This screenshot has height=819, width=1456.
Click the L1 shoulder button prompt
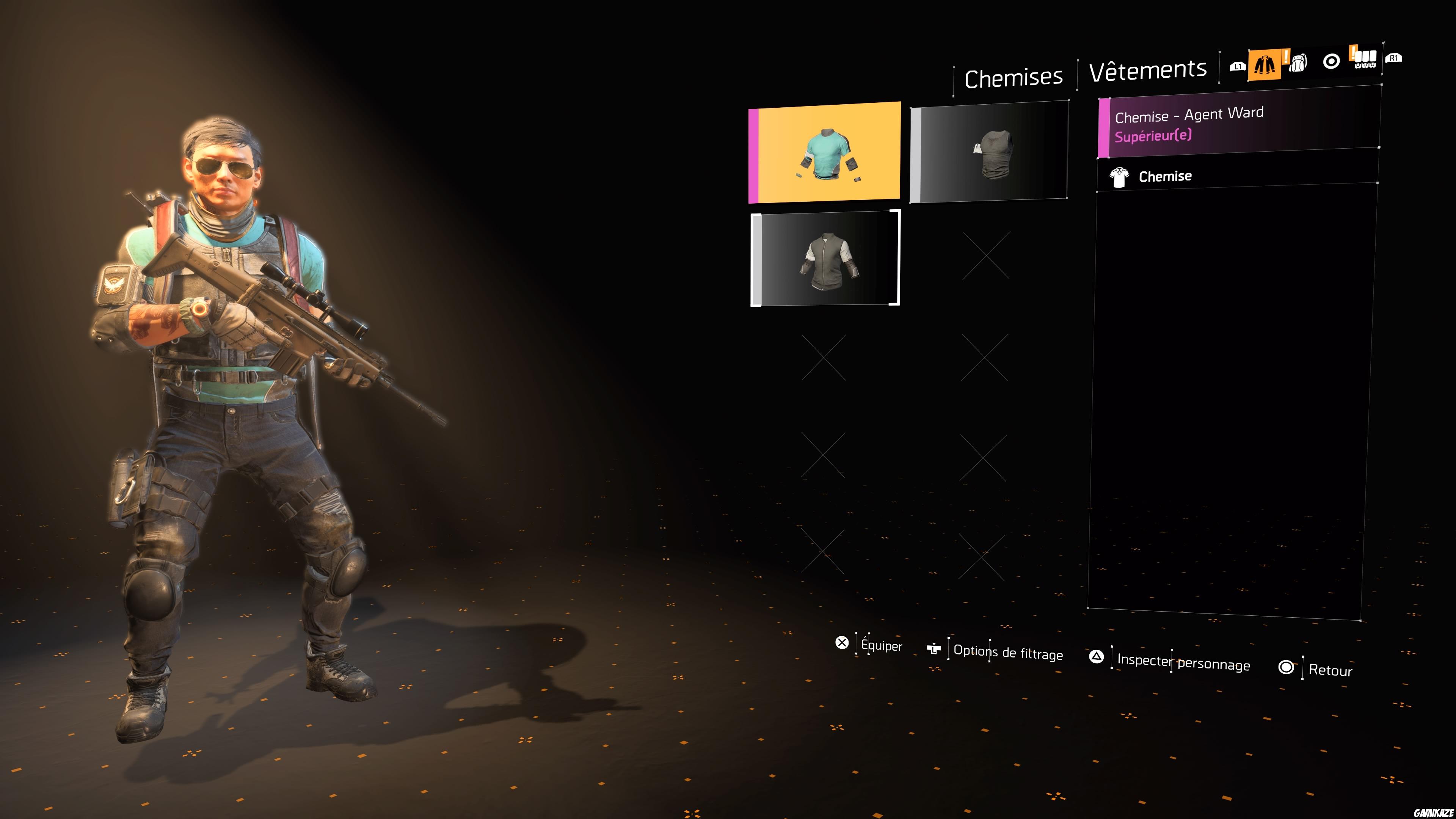tap(1237, 66)
